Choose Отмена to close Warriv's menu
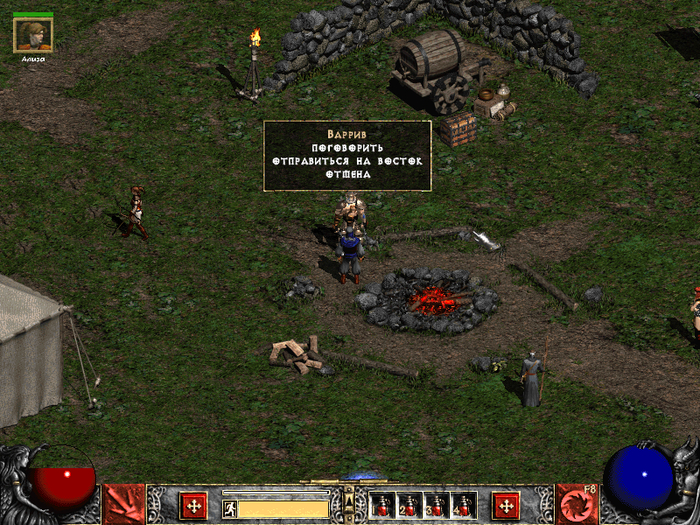 [x=347, y=174]
